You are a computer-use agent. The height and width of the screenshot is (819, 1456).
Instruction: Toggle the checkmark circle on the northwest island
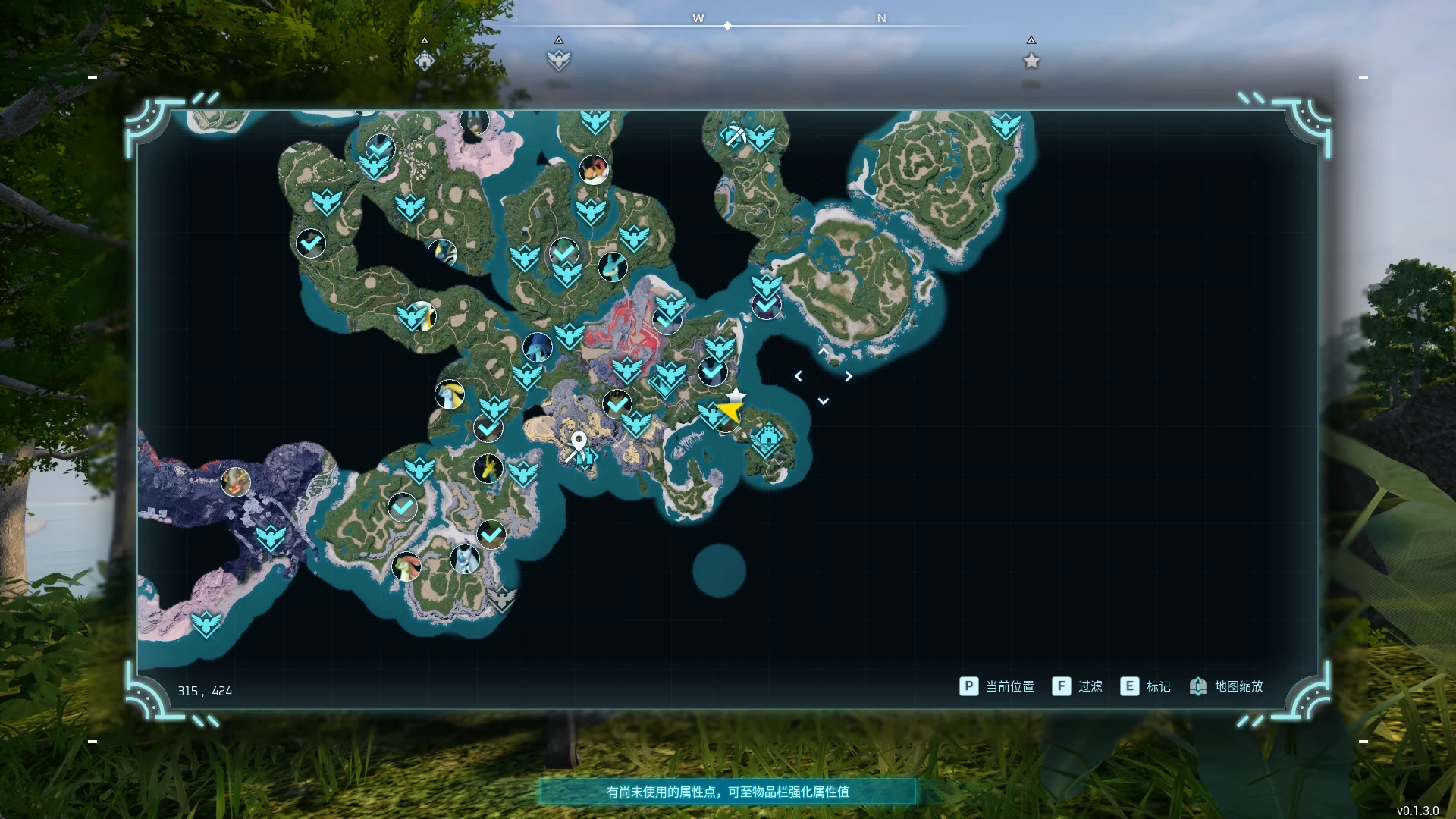311,243
